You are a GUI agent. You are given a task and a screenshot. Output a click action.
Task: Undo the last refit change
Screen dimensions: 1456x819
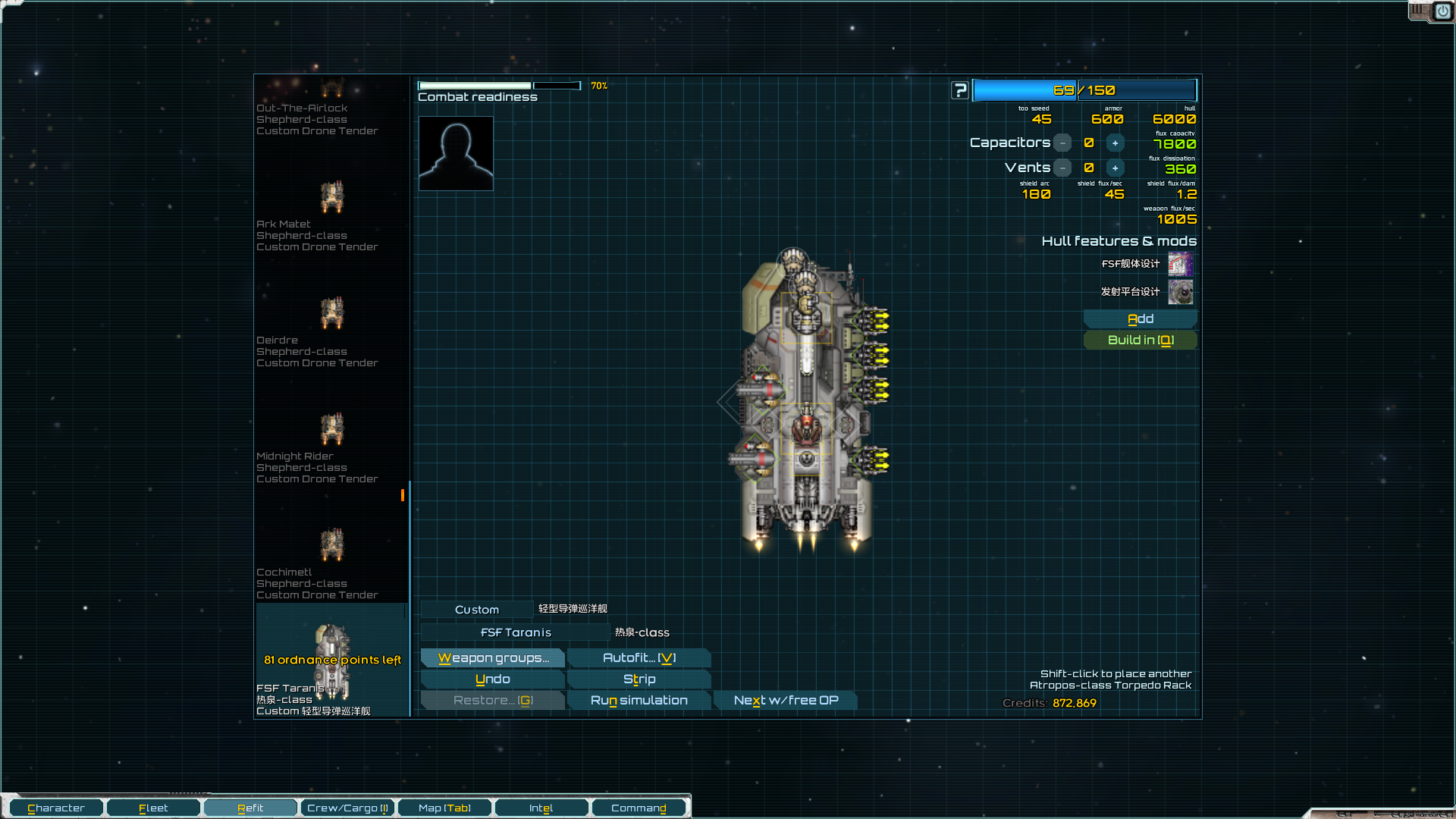(493, 679)
